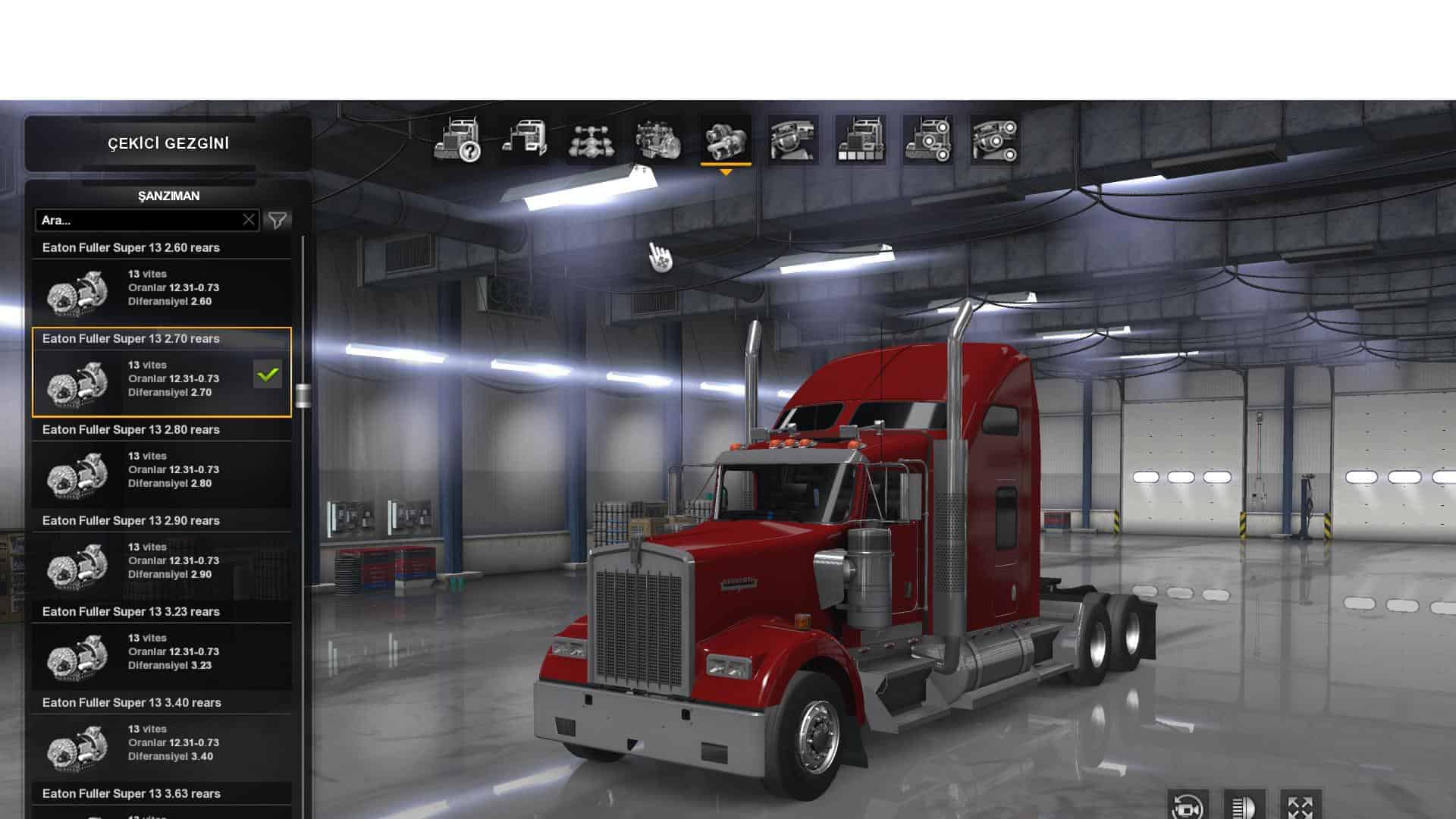Open the exterior truck accessories tab
1456x819 pixels.
coord(928,140)
